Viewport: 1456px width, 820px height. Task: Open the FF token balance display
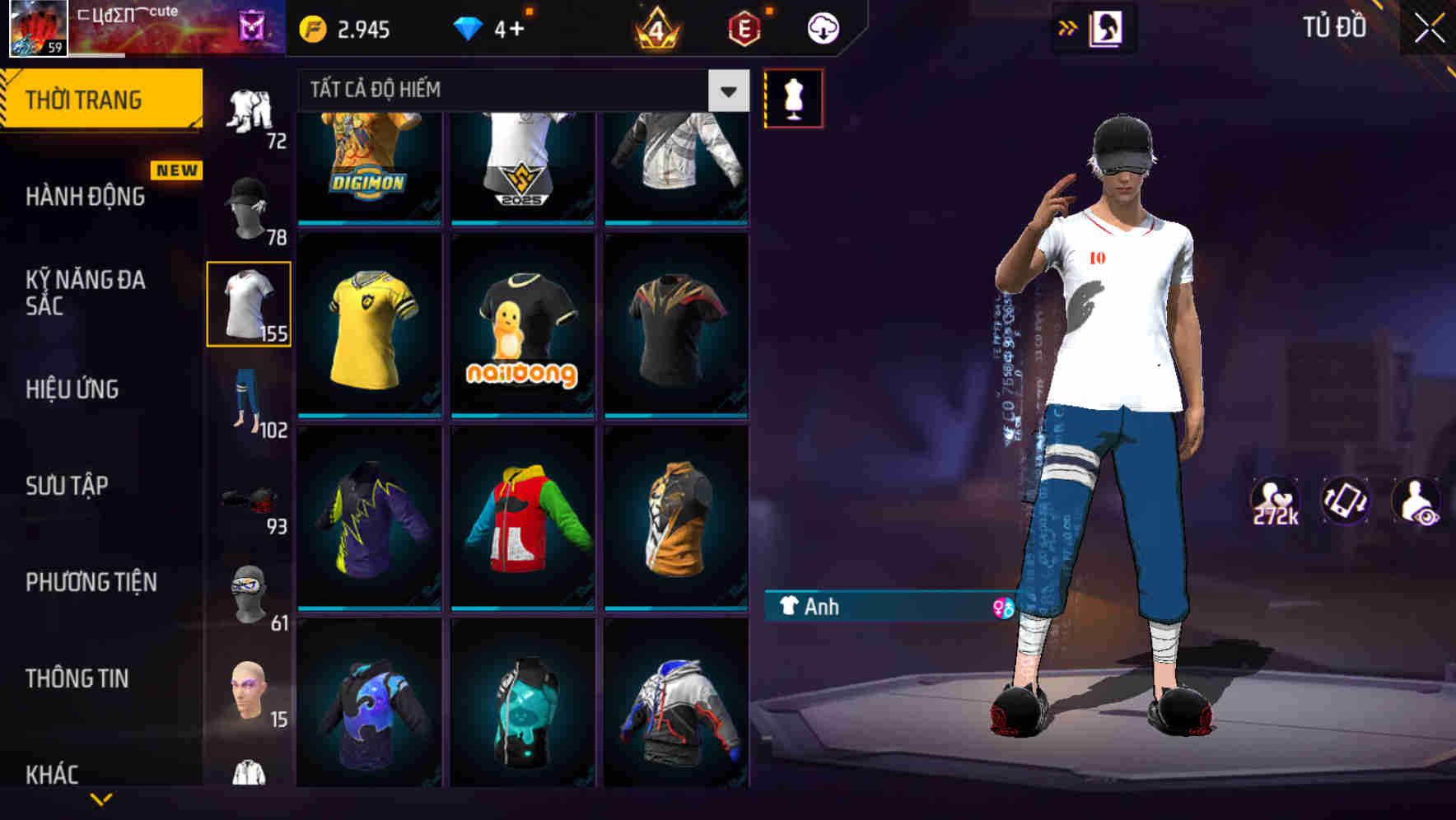click(346, 27)
